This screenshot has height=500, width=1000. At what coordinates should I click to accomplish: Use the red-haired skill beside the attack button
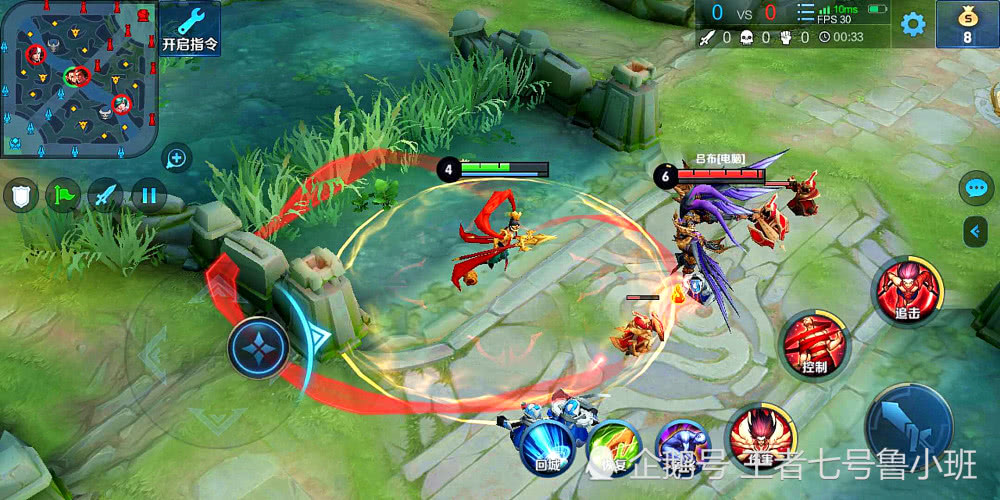tap(761, 437)
